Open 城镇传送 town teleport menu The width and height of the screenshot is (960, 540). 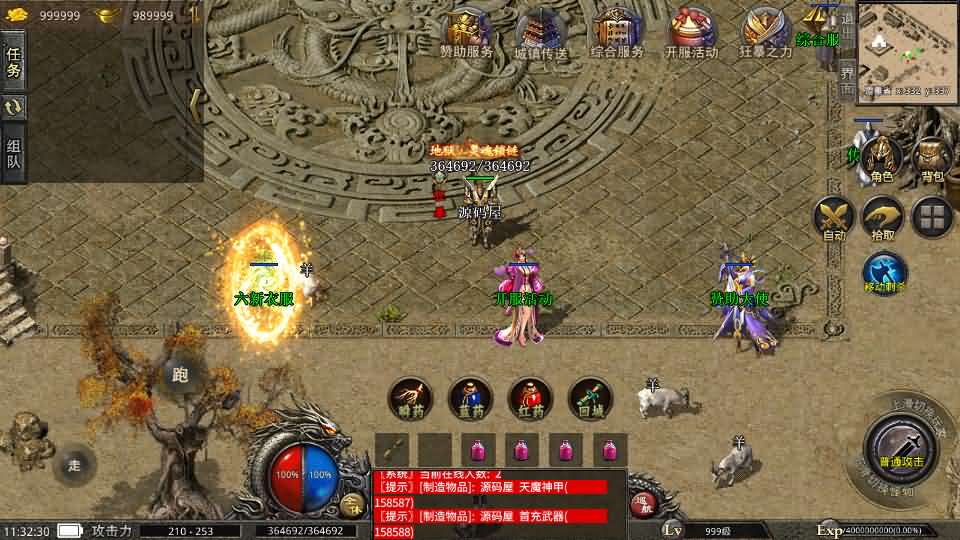point(541,32)
